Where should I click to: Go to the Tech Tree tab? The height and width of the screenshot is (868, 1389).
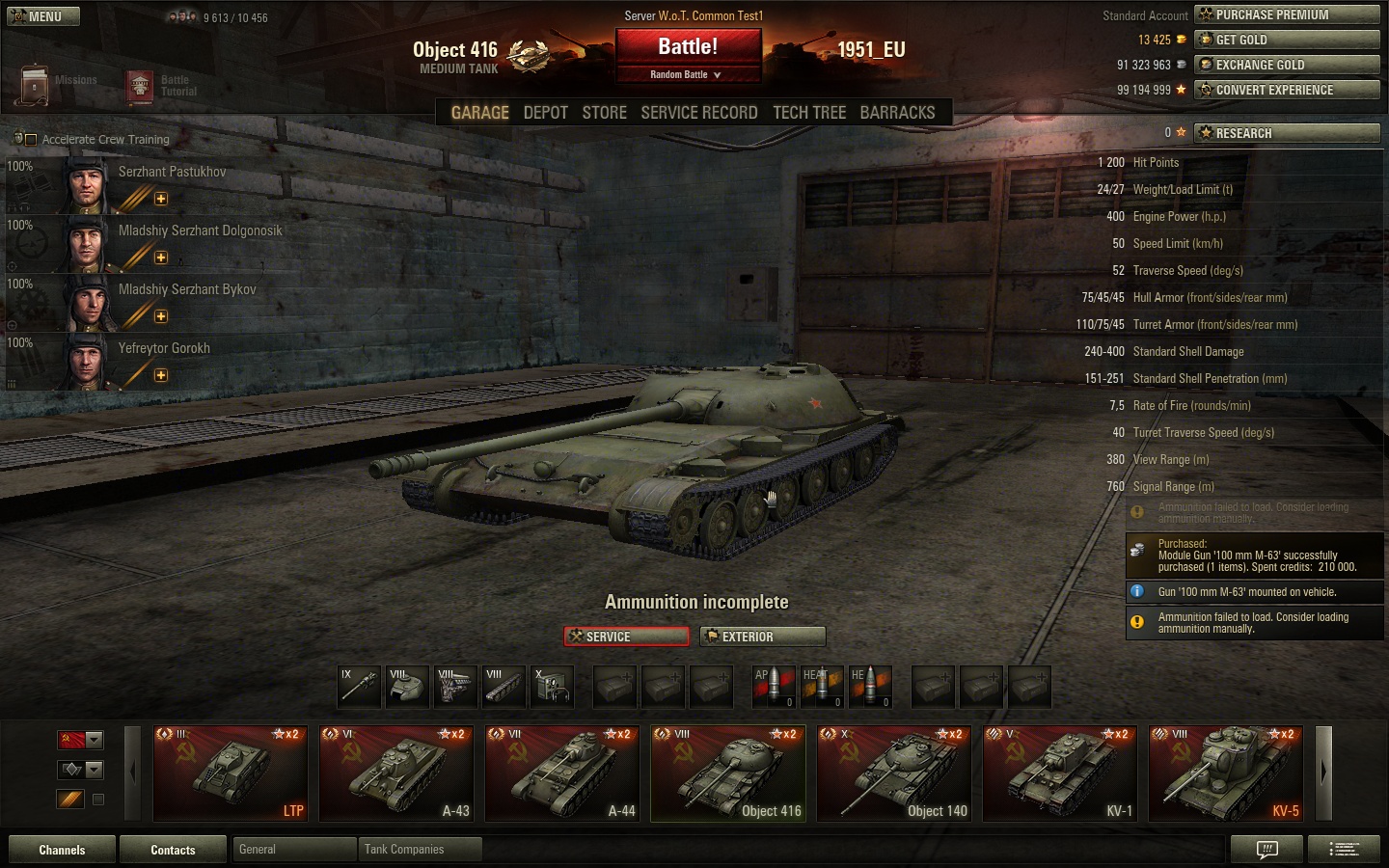coord(808,113)
